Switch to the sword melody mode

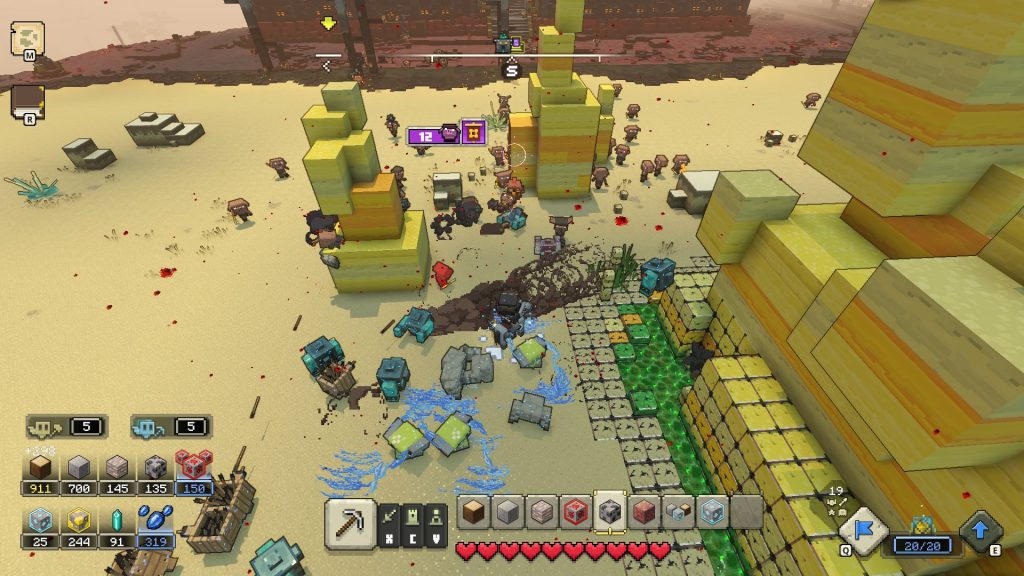[x=390, y=516]
